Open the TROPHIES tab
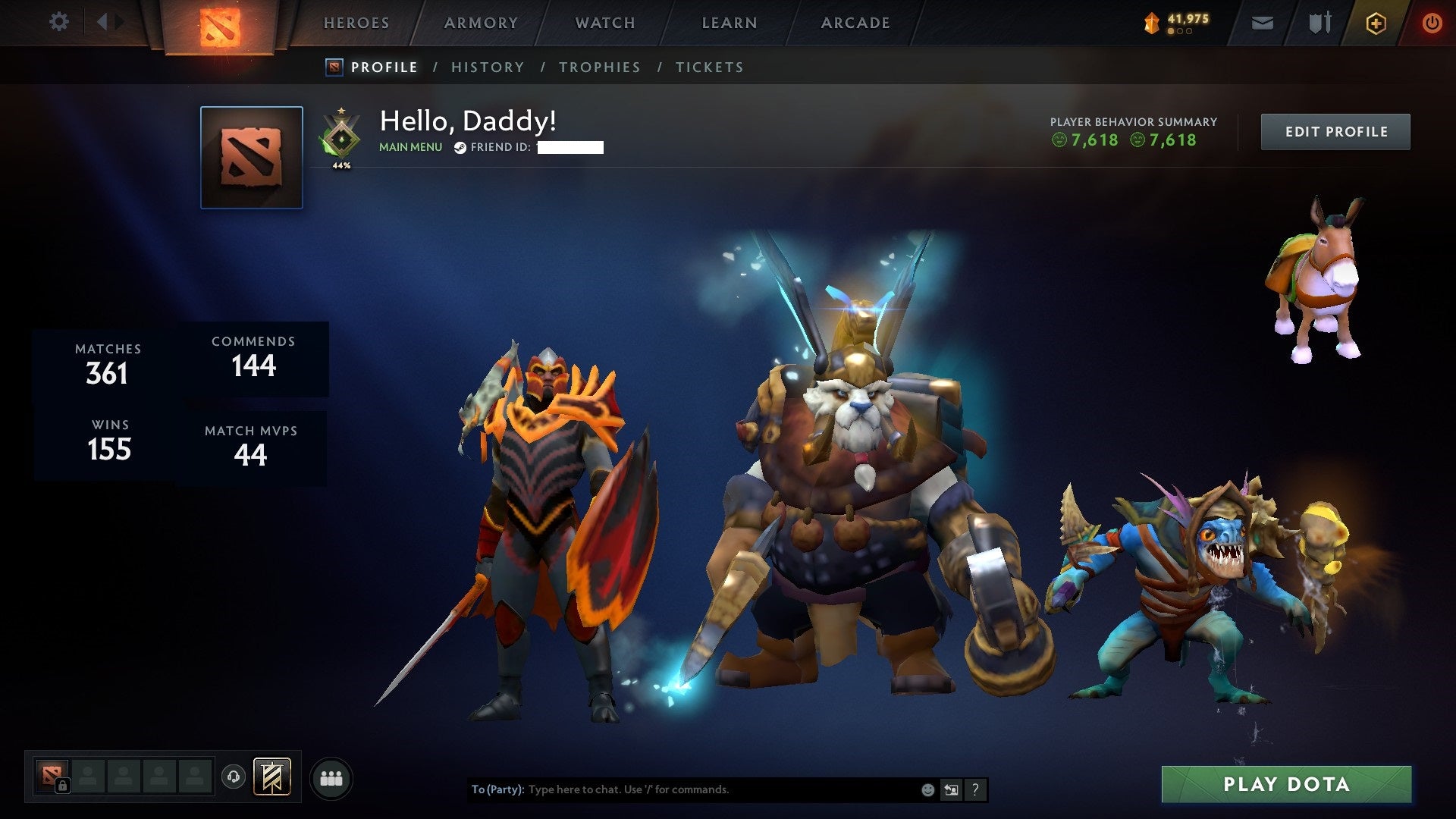 [599, 67]
